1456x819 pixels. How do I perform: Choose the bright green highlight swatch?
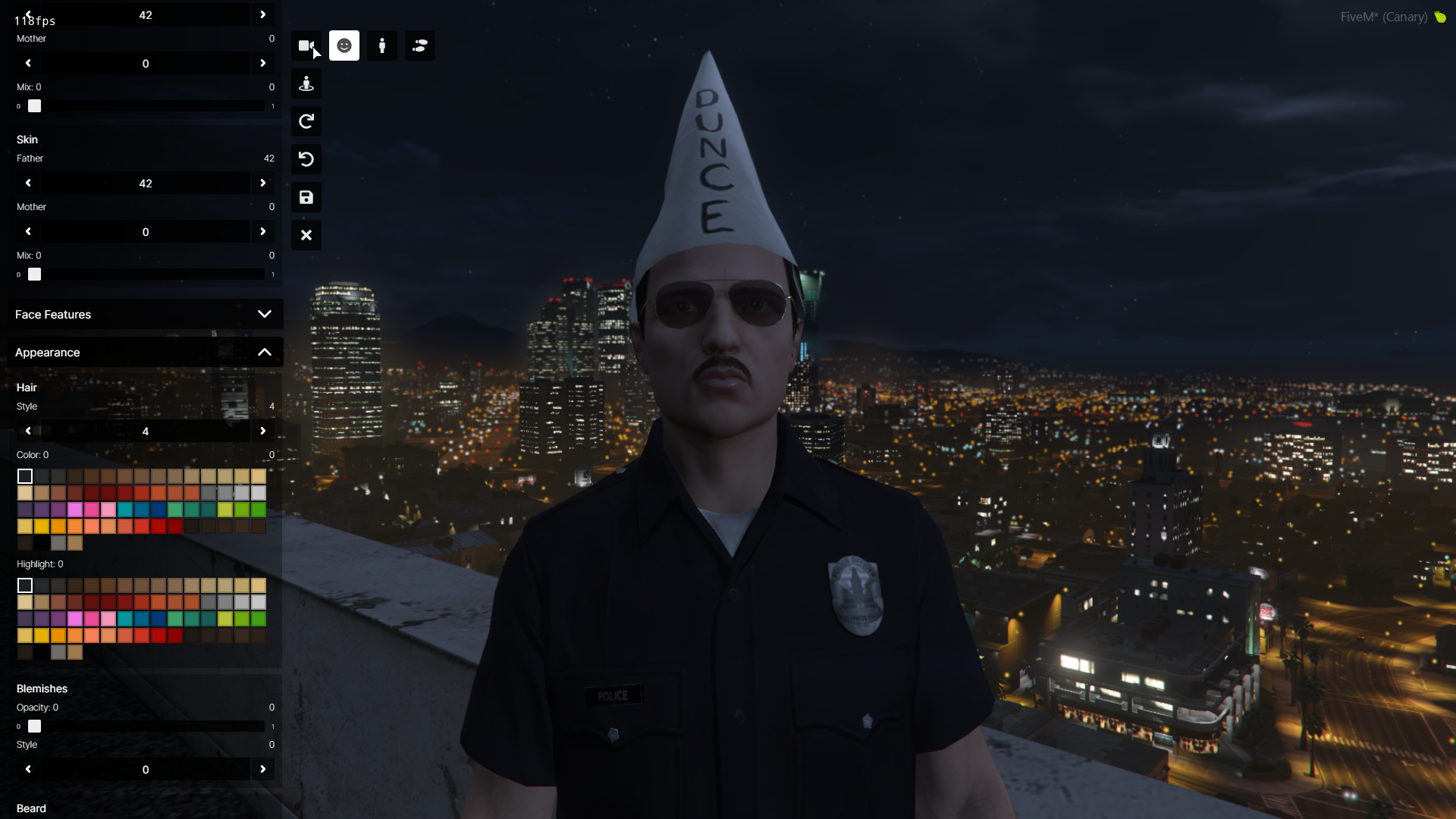pyautogui.click(x=259, y=619)
